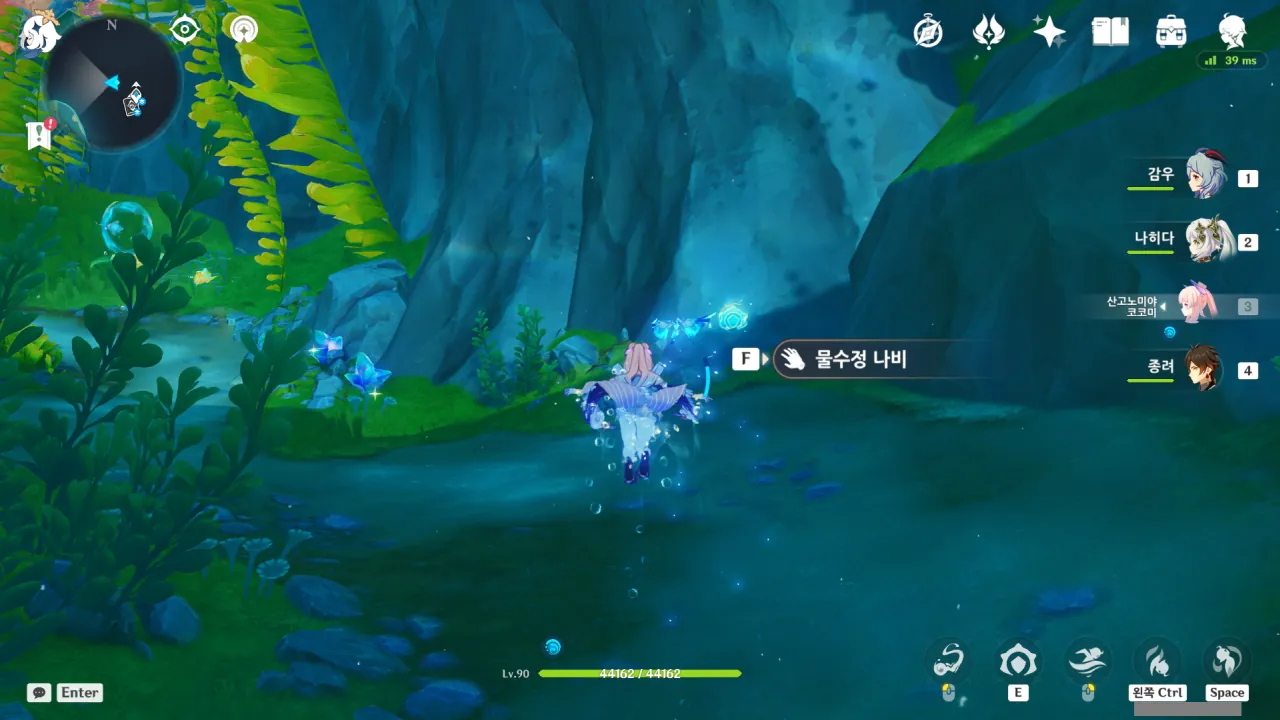Use the fish-shaped normal attack icon
This screenshot has height=720, width=1280.
pos(948,660)
